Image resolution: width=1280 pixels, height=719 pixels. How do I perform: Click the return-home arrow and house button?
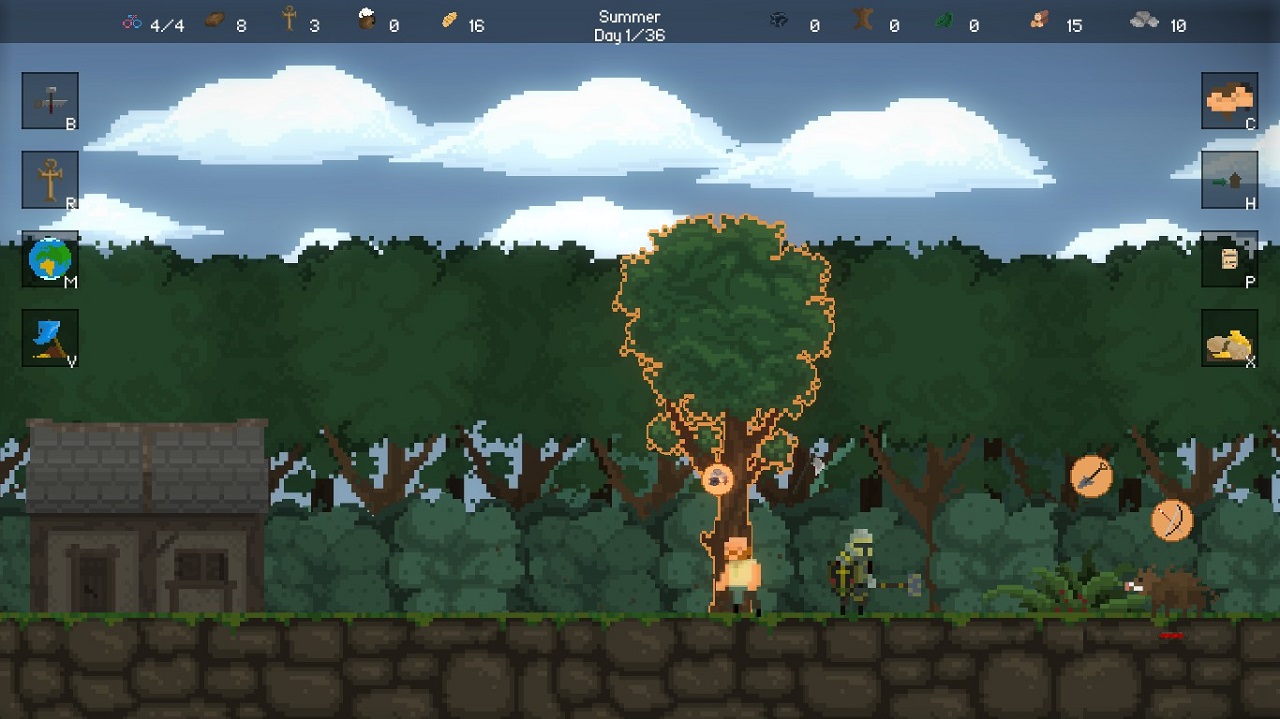coord(1229,180)
